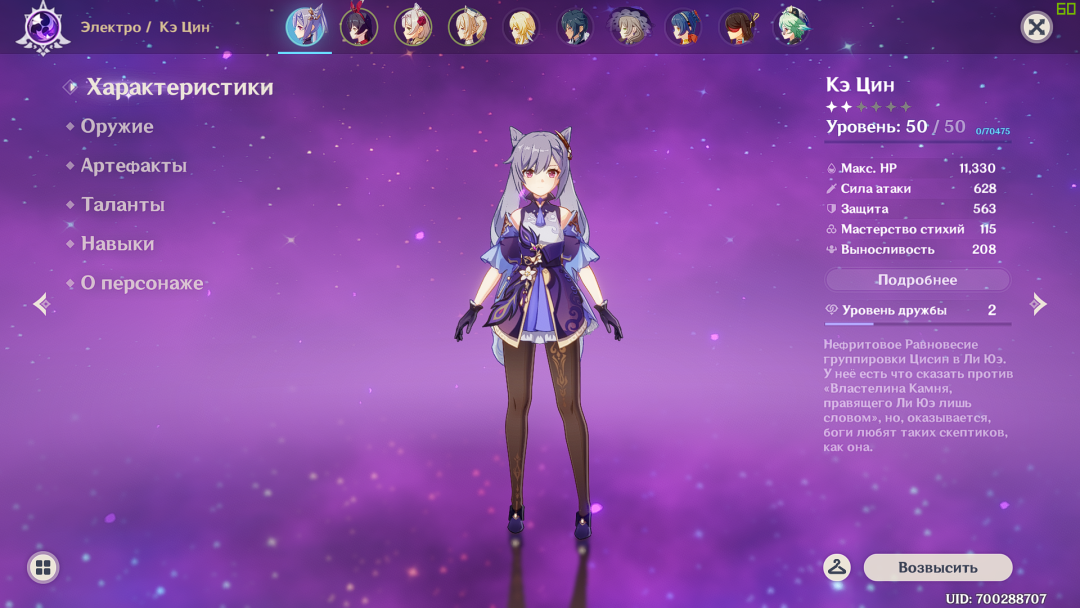1080x608 pixels.
Task: Open the outfit hanger icon
Action: pyautogui.click(x=837, y=567)
